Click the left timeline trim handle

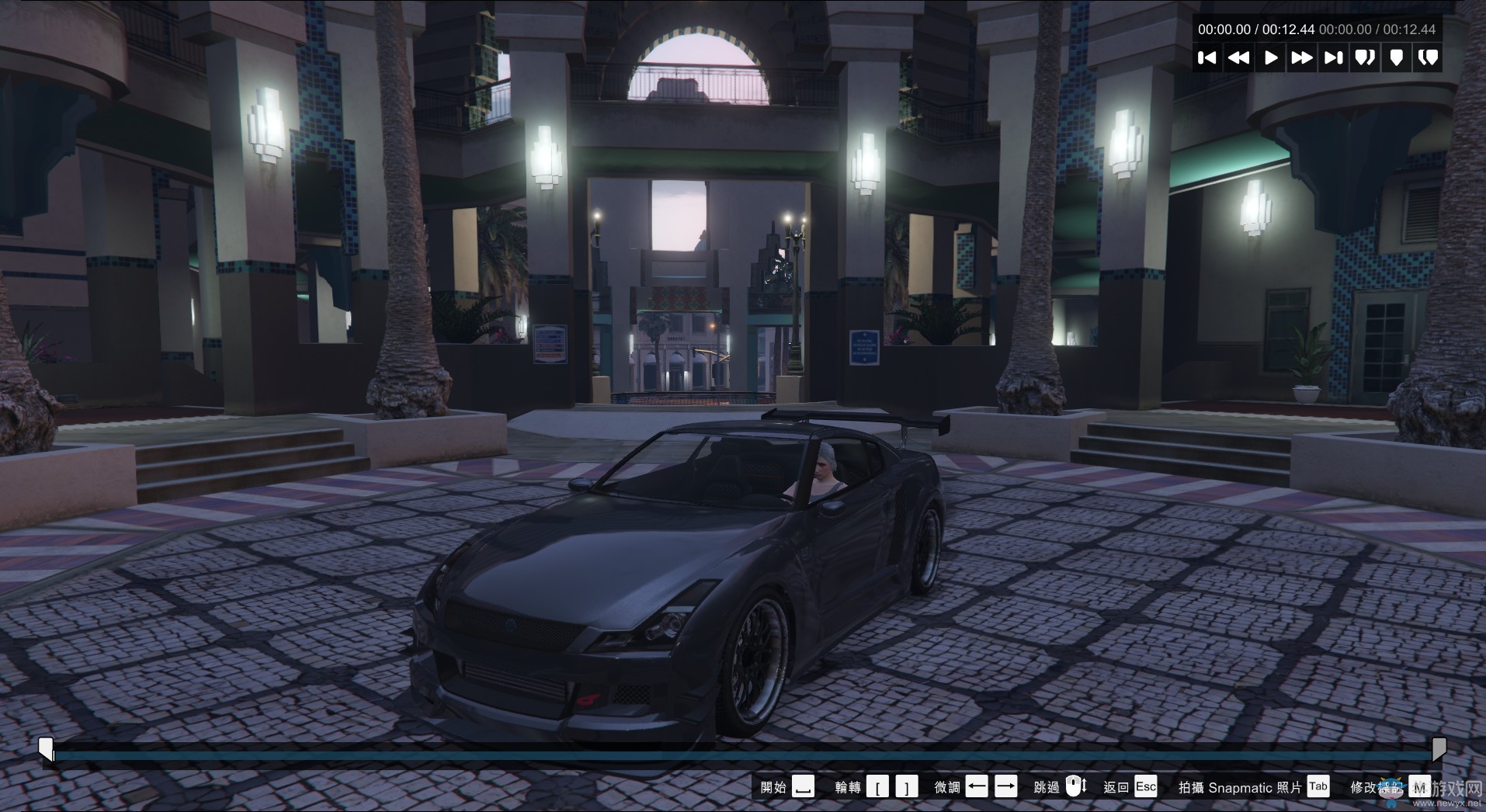(x=47, y=748)
